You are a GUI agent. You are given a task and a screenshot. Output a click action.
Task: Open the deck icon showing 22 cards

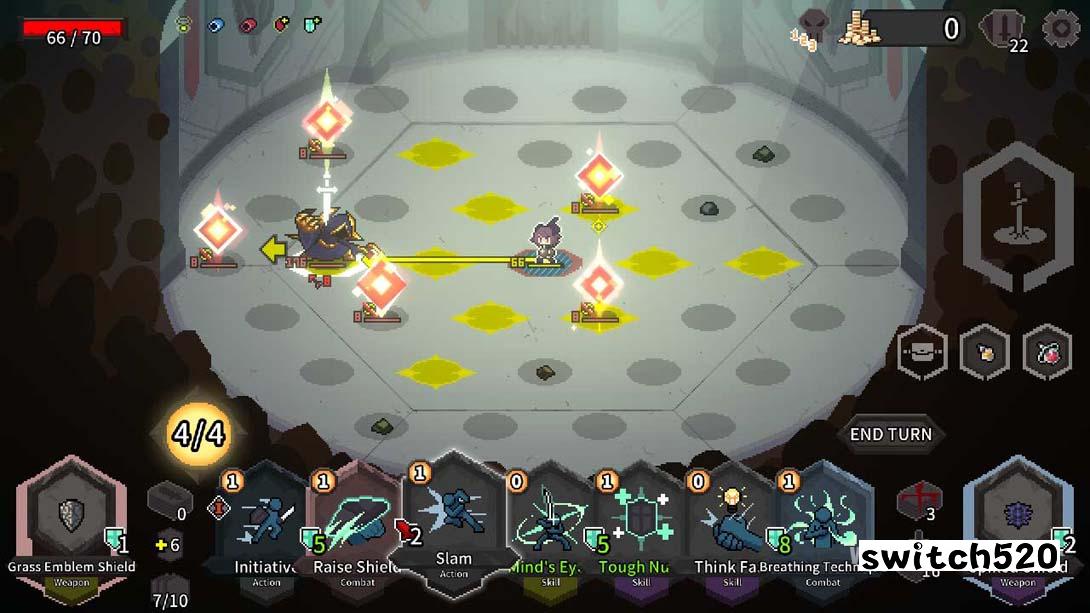coord(1003,30)
